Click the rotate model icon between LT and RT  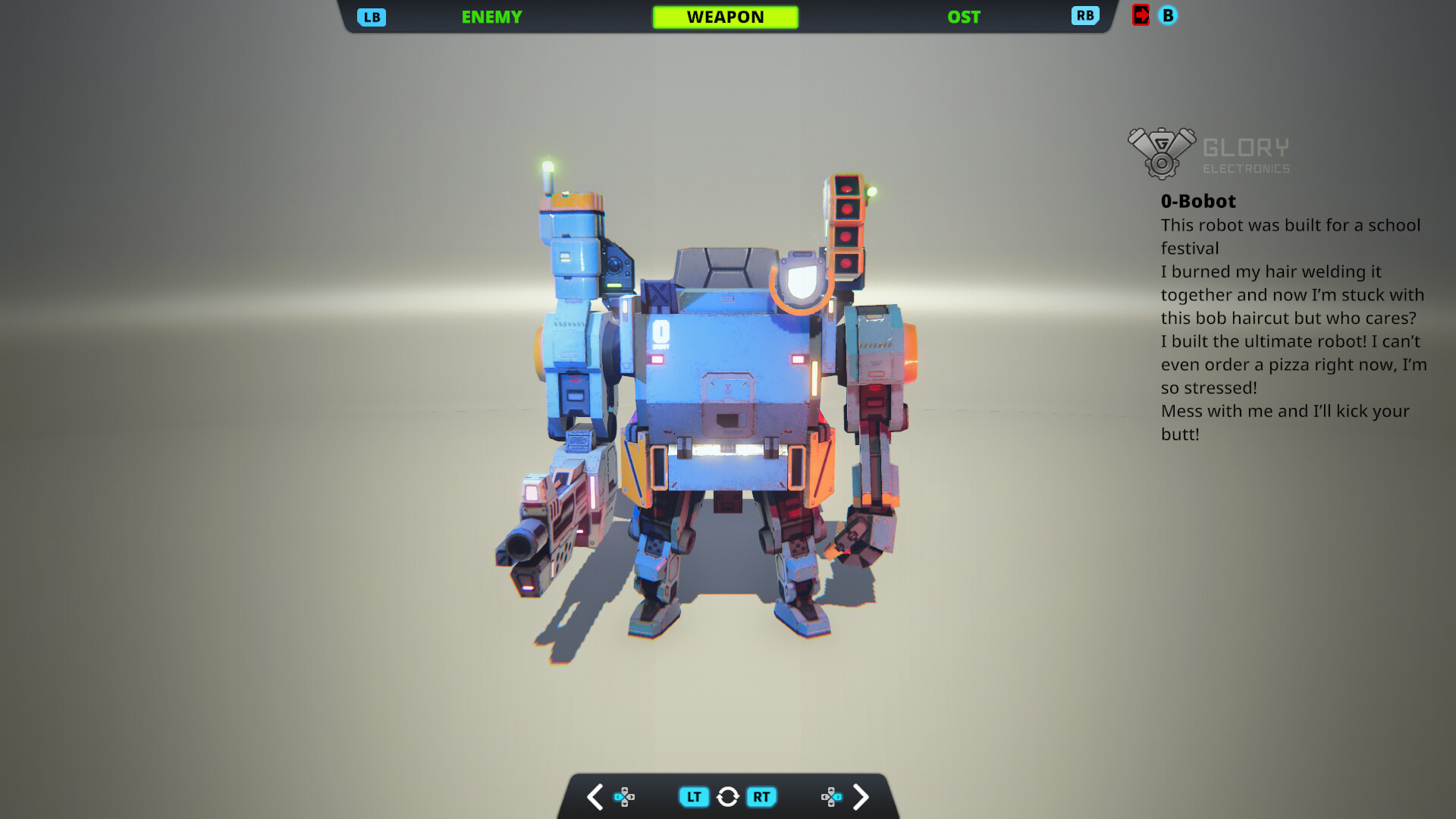tap(727, 796)
